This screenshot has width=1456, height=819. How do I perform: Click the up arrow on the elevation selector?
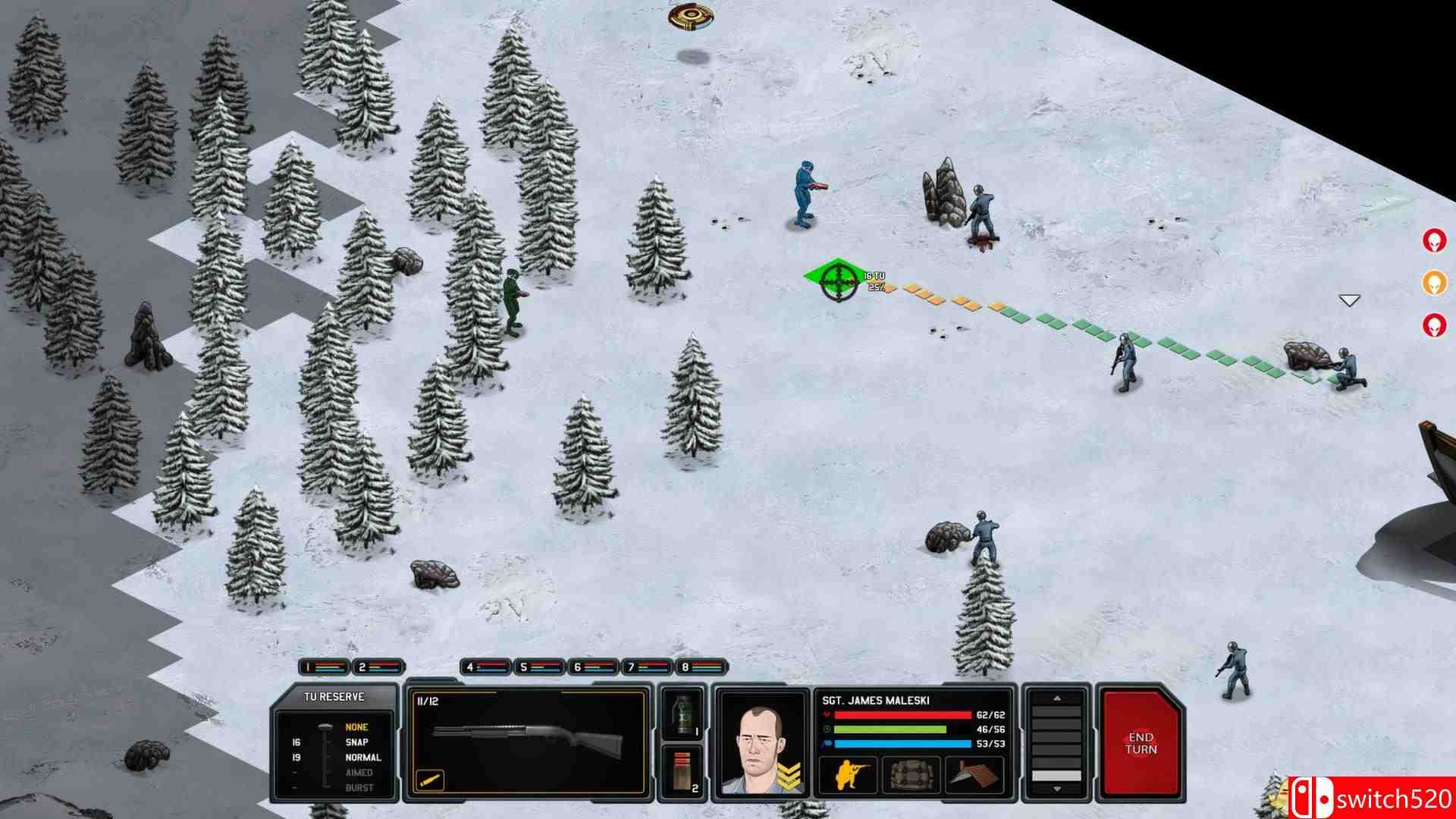pyautogui.click(x=1058, y=698)
